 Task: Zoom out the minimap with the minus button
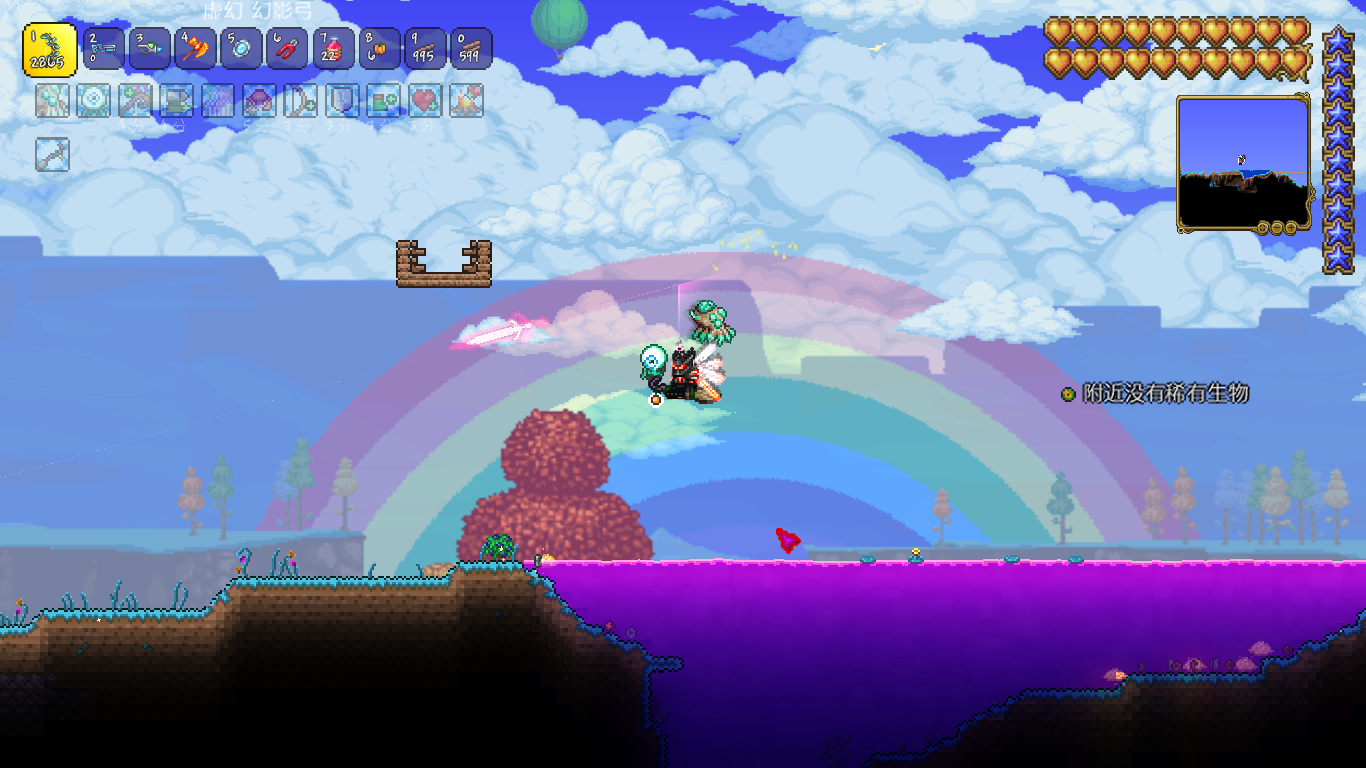point(1277,228)
